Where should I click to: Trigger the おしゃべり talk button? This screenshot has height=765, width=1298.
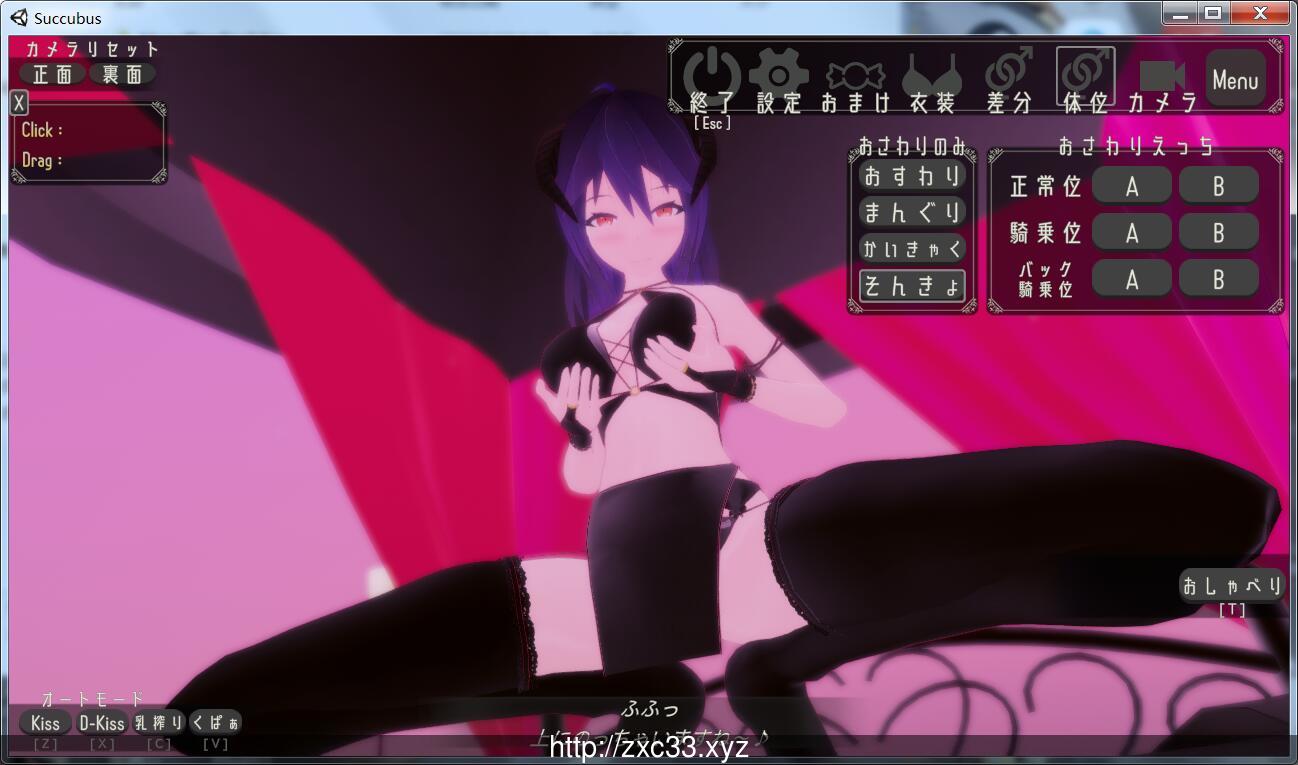pos(1230,585)
